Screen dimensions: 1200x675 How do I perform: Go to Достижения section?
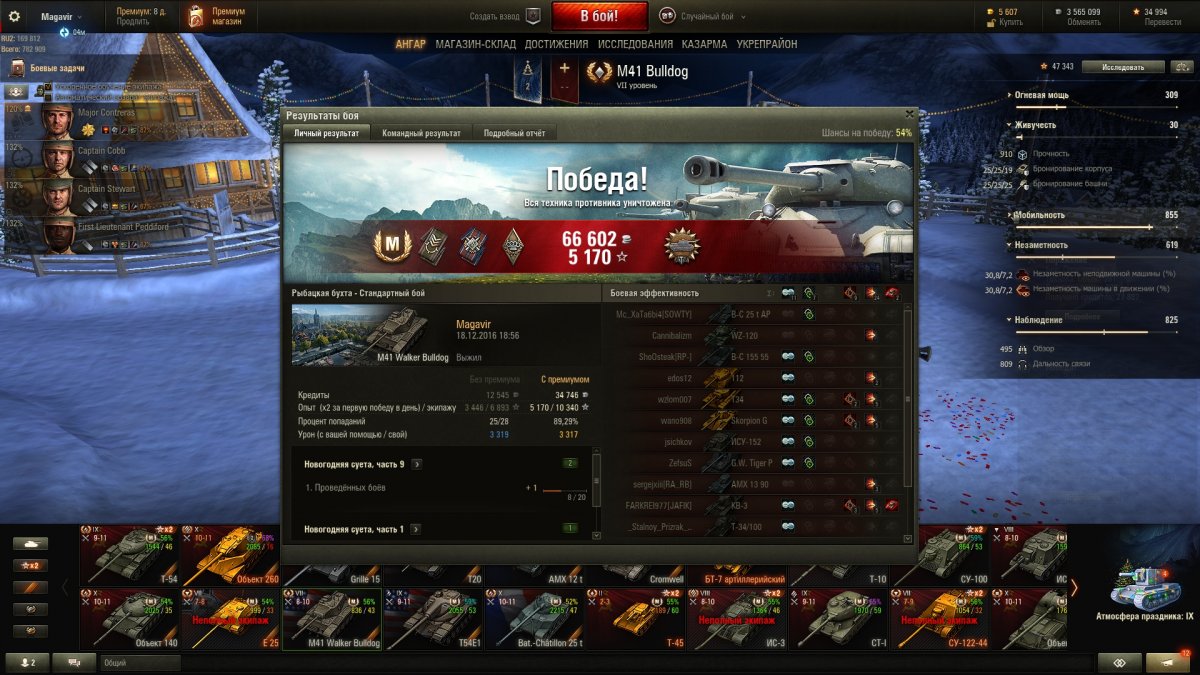tap(556, 44)
